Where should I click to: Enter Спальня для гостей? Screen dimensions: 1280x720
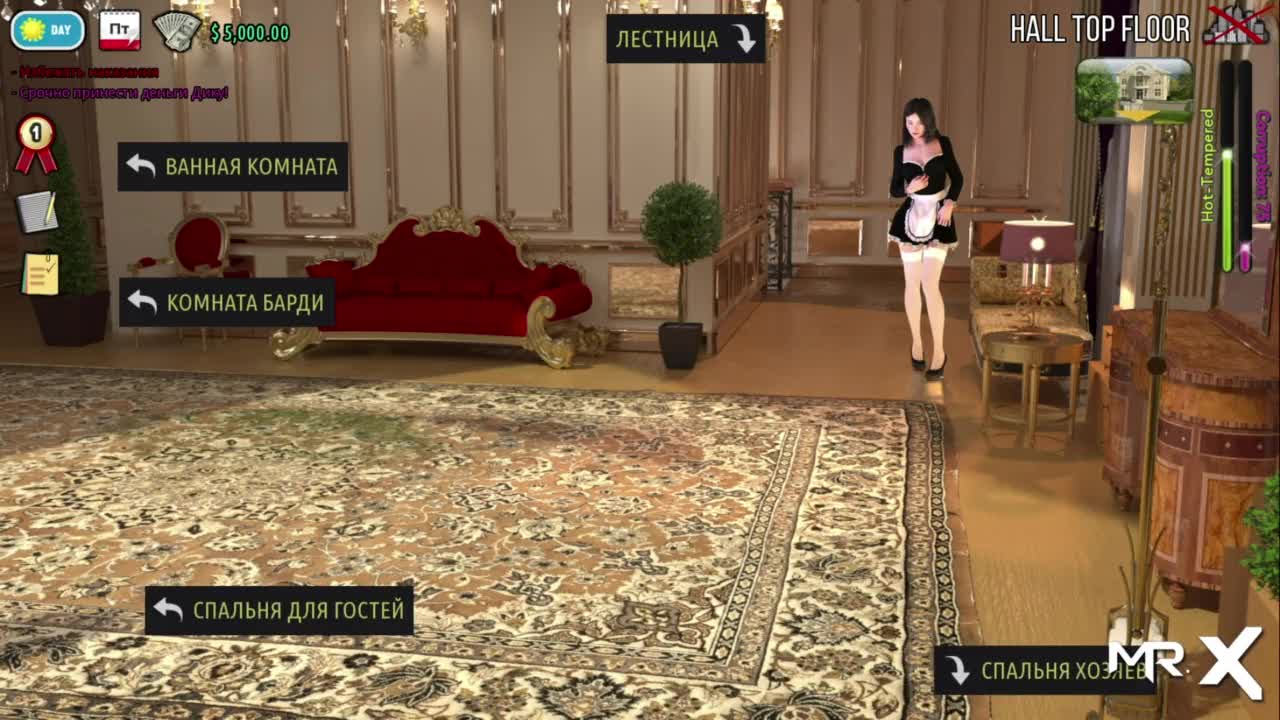click(279, 610)
